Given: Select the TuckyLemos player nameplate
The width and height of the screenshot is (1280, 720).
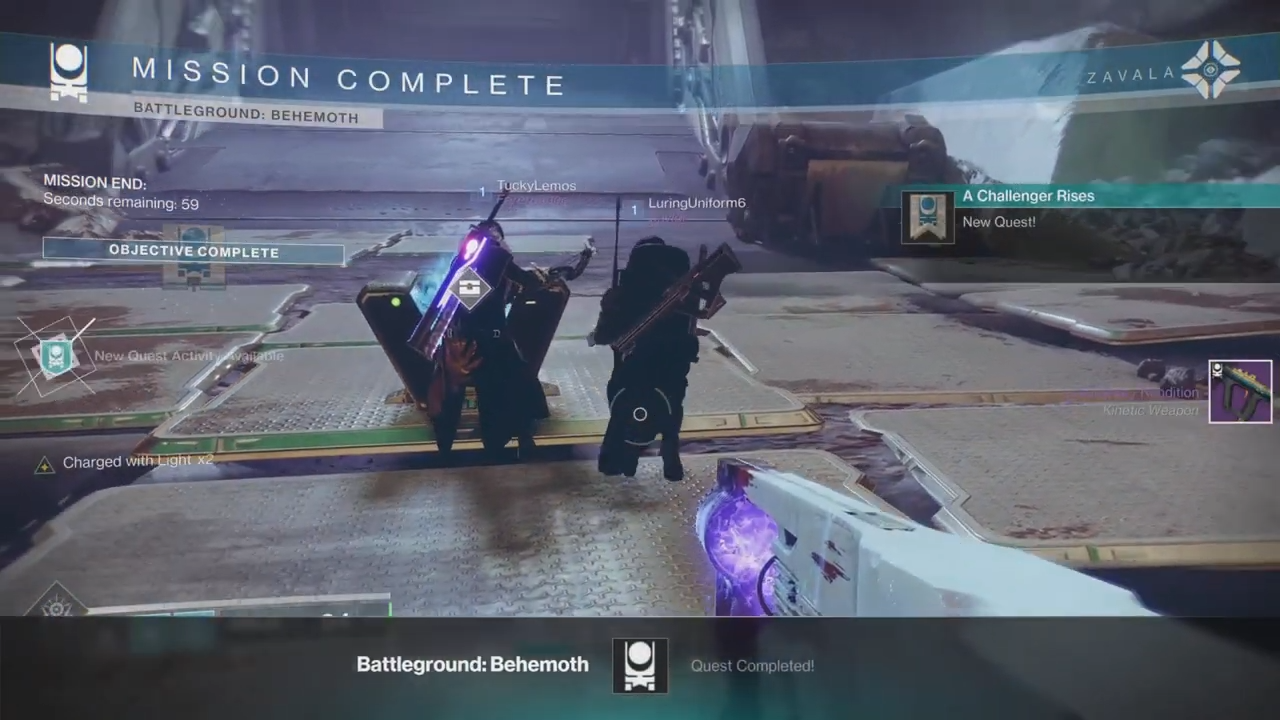Looking at the screenshot, I should coord(536,186).
